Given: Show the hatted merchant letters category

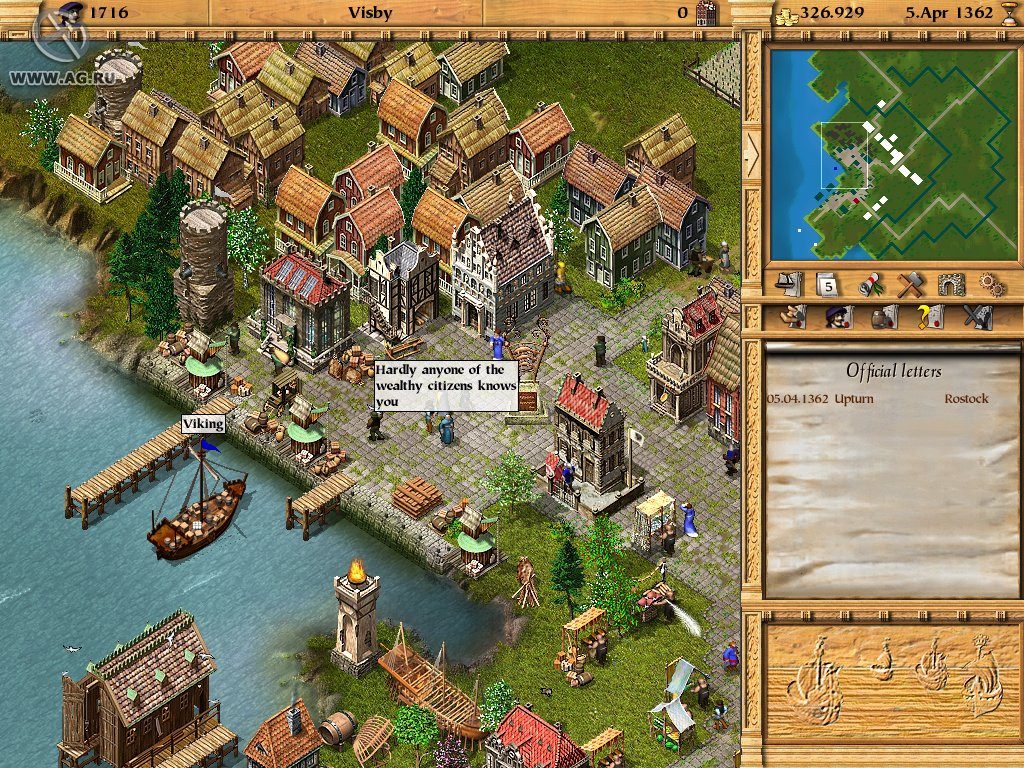Looking at the screenshot, I should coord(836,317).
